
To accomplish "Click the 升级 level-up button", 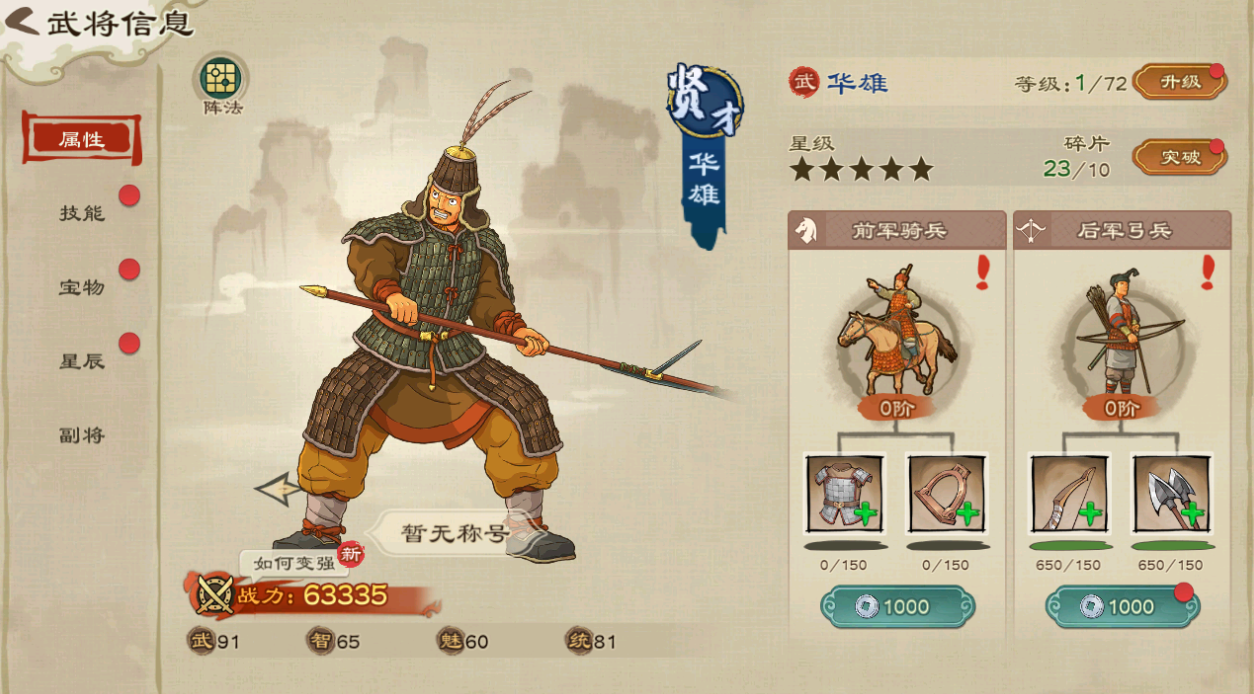I will pos(1179,83).
